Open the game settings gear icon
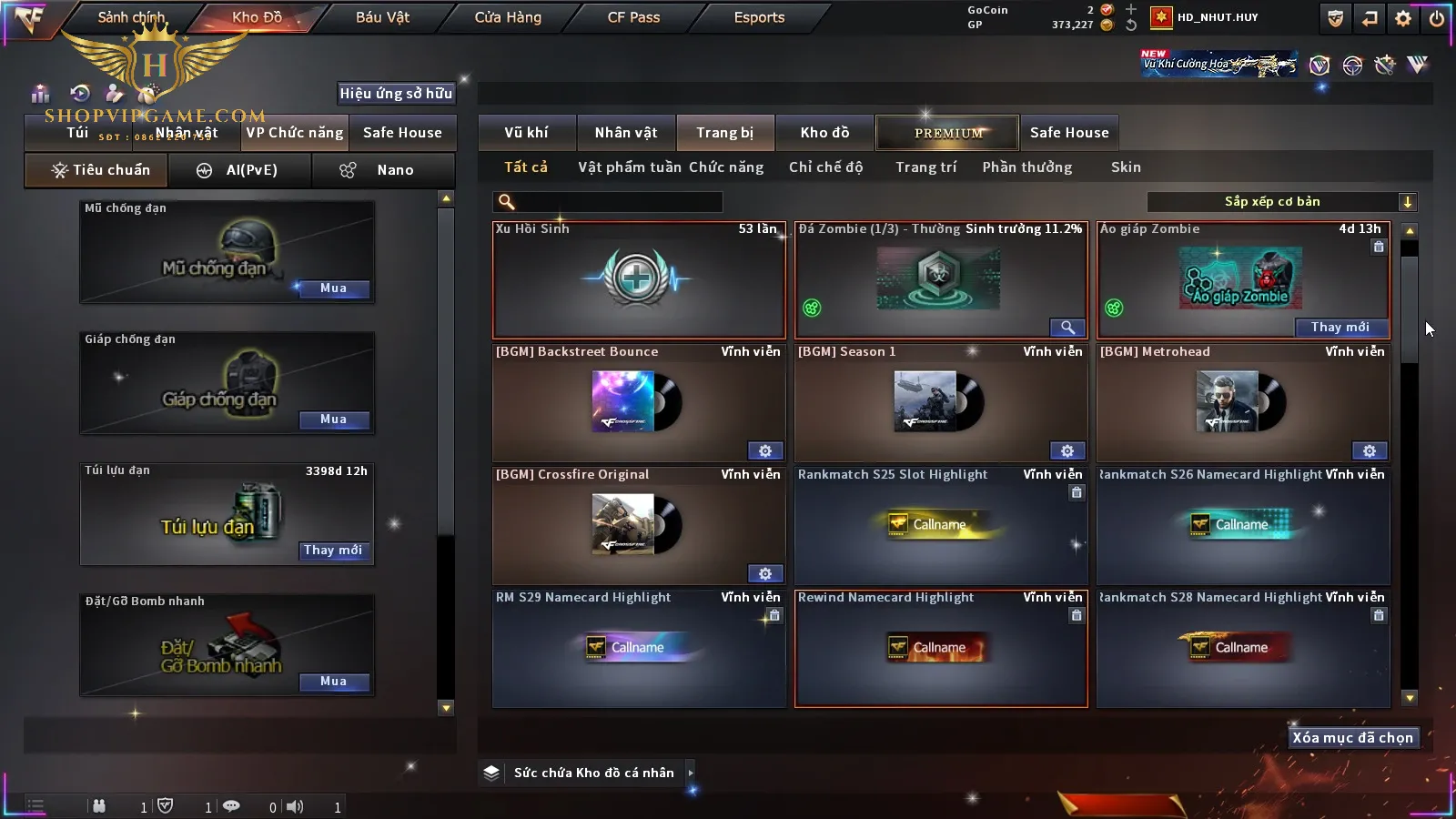The height and width of the screenshot is (819, 1456). pos(1403,18)
